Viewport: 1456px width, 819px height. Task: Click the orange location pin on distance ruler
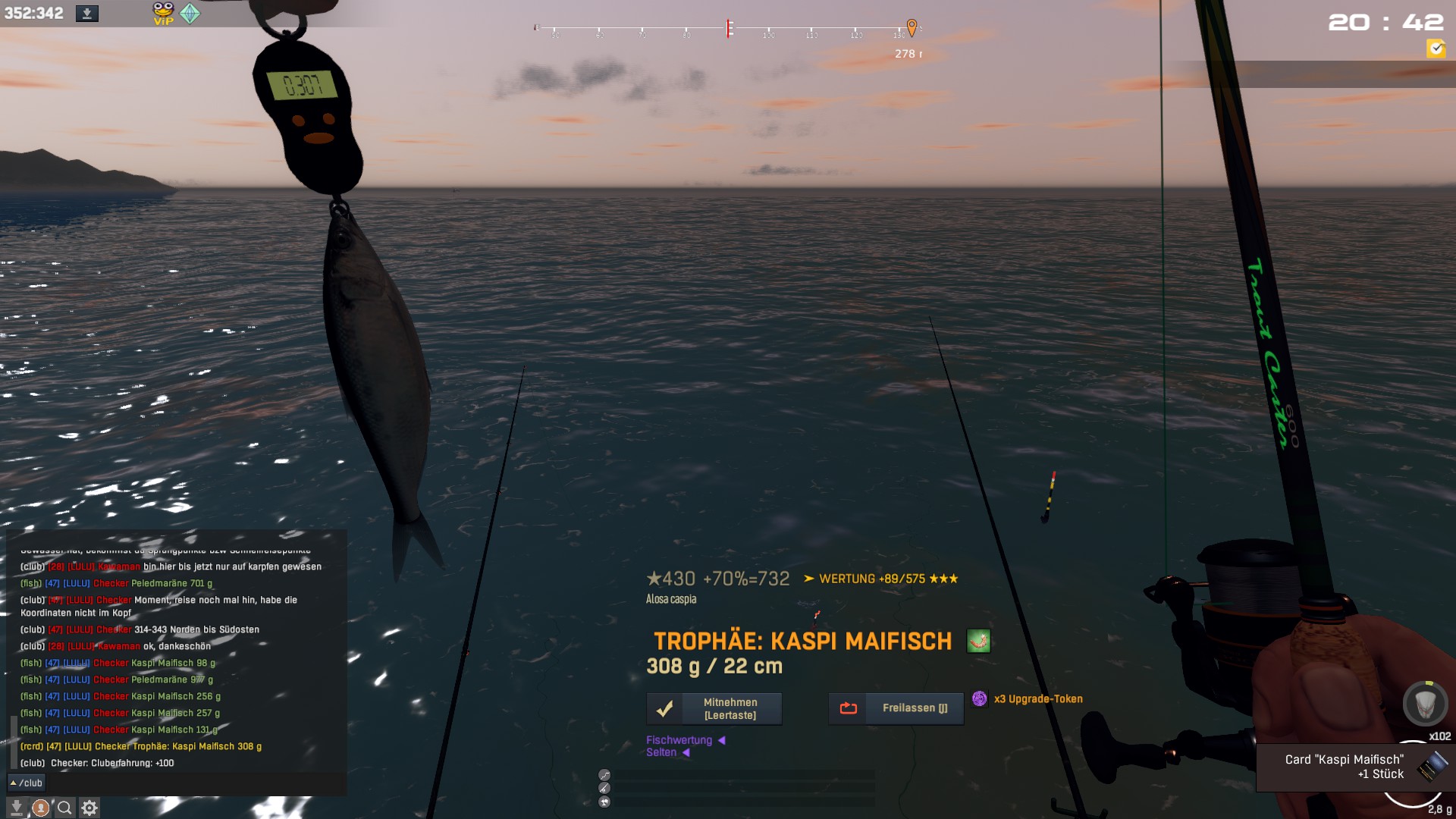912,27
